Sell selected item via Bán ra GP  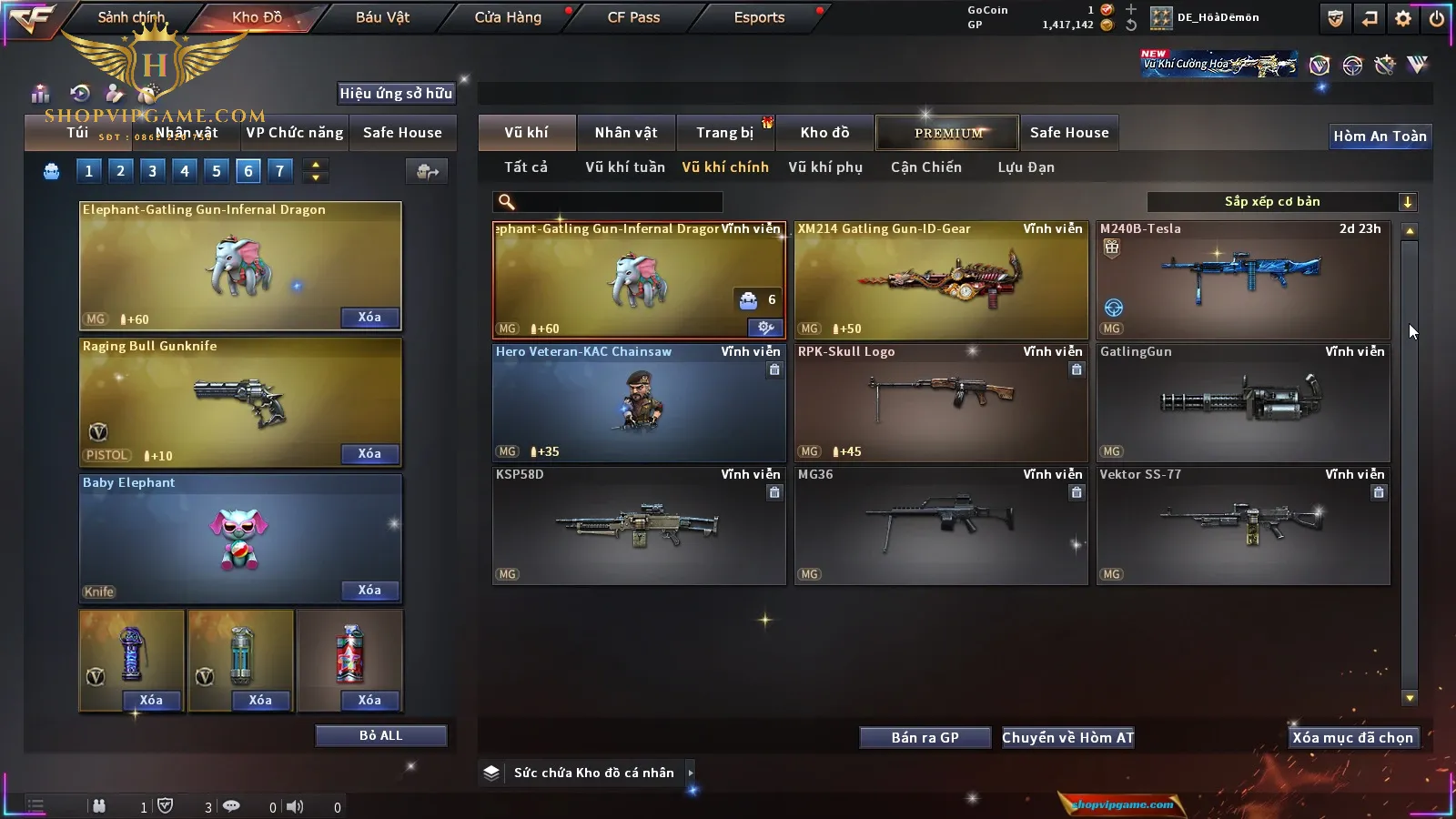[925, 737]
